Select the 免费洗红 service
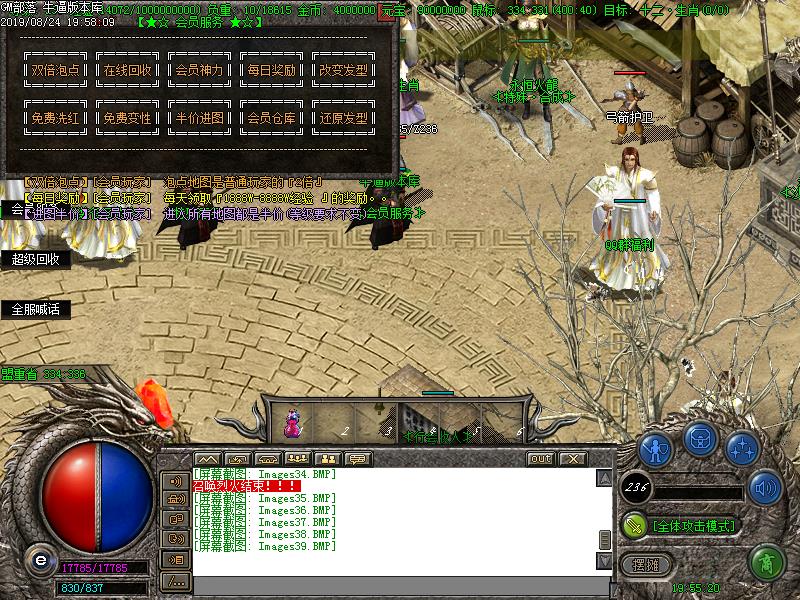 56,118
